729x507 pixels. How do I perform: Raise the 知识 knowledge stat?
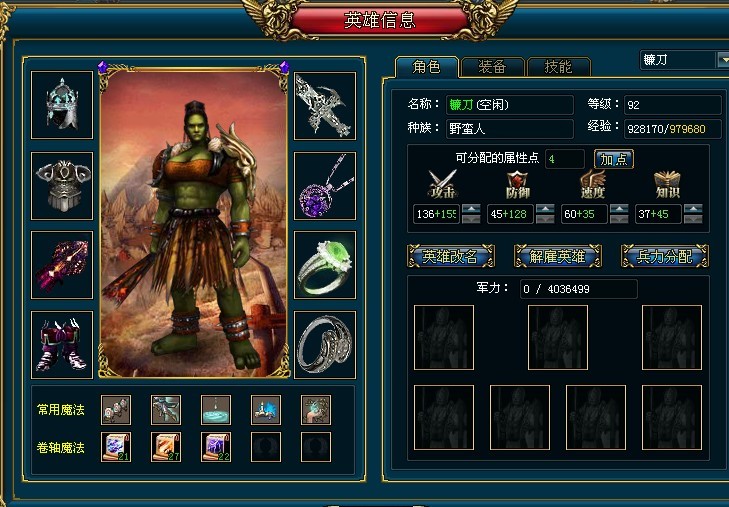(693, 209)
